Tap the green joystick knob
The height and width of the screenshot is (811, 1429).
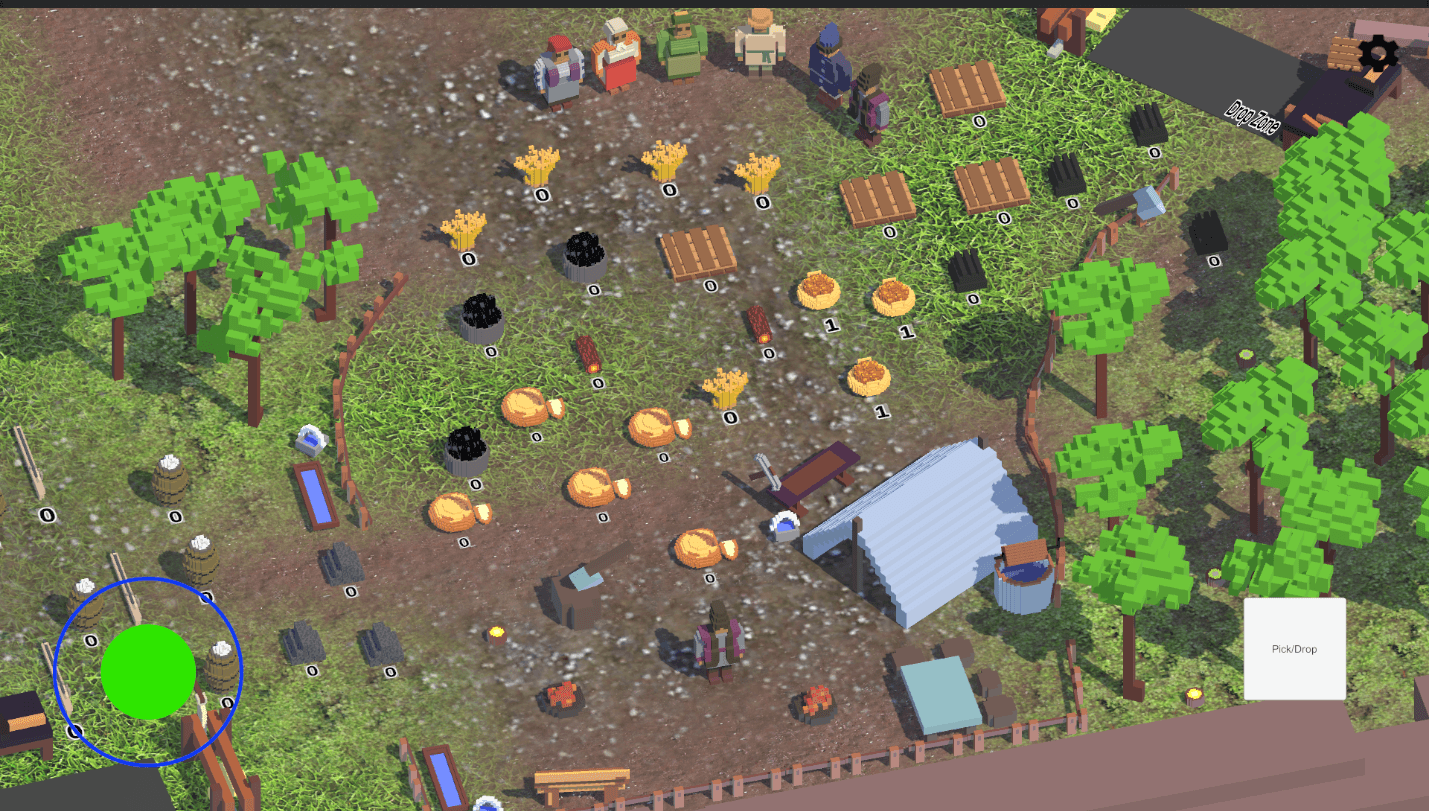click(x=149, y=672)
